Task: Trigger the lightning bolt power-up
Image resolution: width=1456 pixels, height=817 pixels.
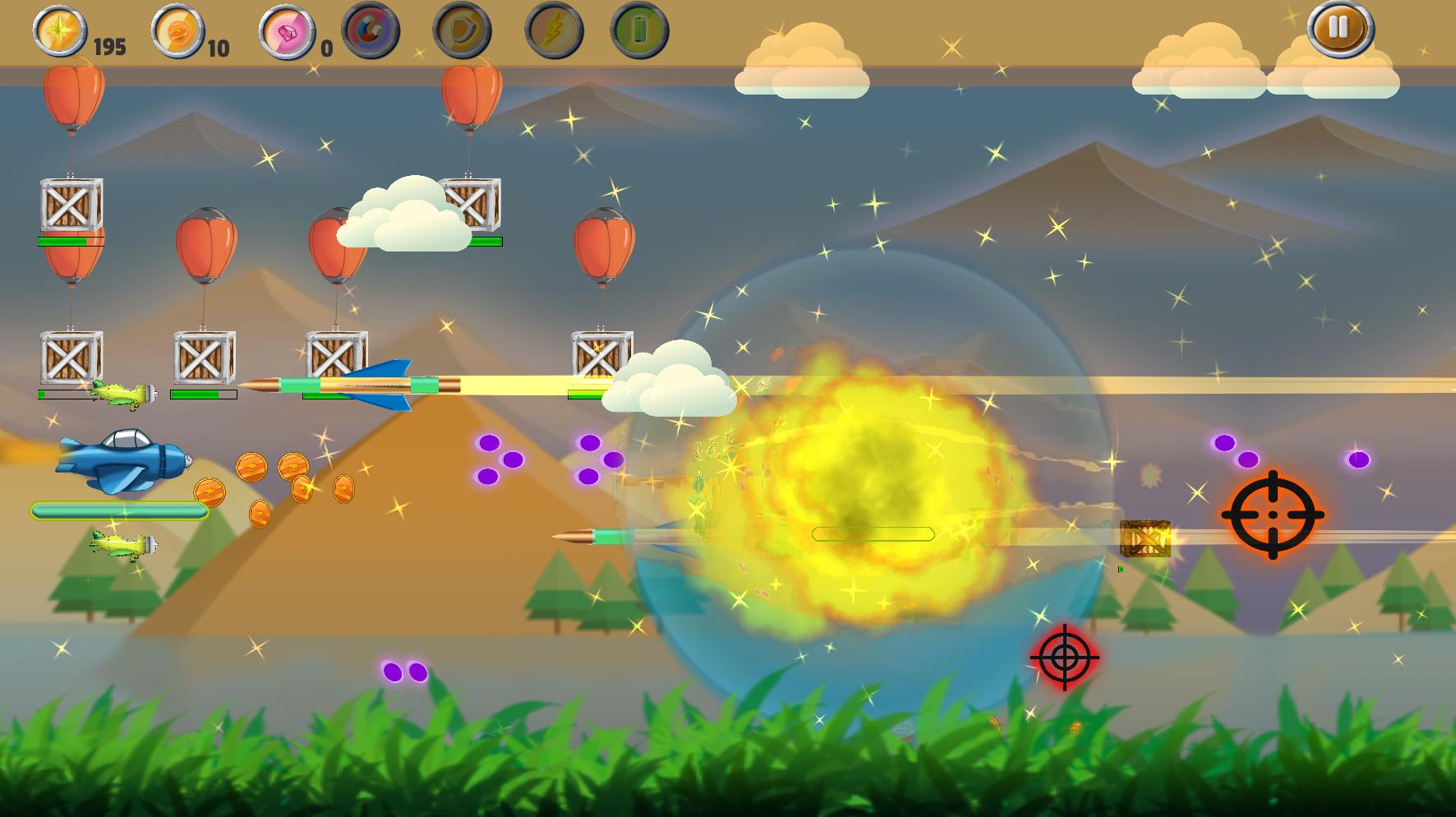Action: tap(554, 31)
